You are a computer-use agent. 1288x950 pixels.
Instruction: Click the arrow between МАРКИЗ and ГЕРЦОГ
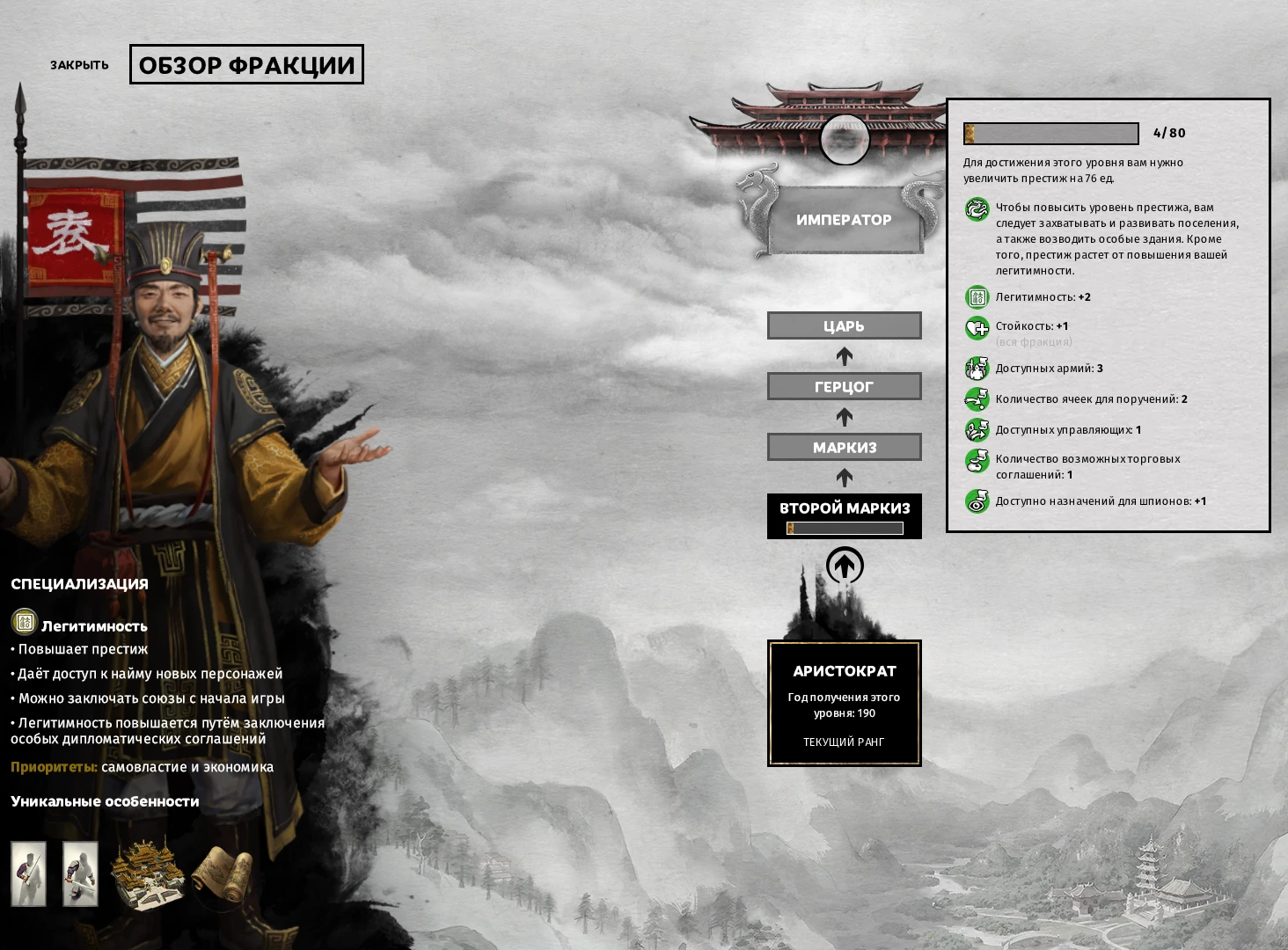coord(844,415)
